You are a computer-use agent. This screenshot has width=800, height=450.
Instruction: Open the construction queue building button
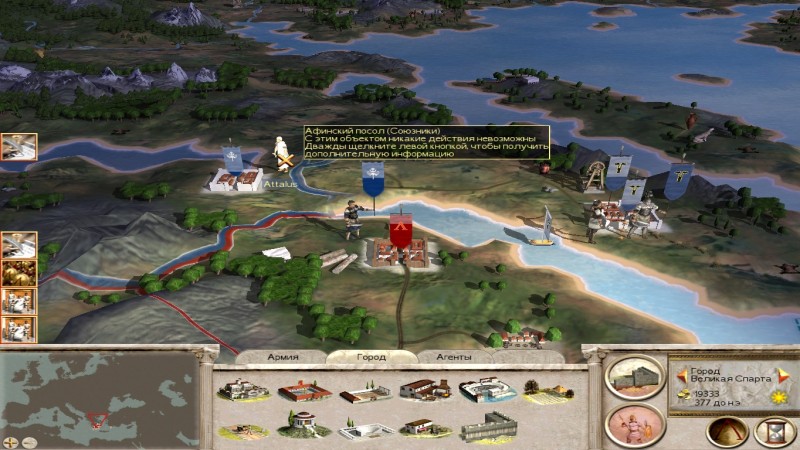636,378
